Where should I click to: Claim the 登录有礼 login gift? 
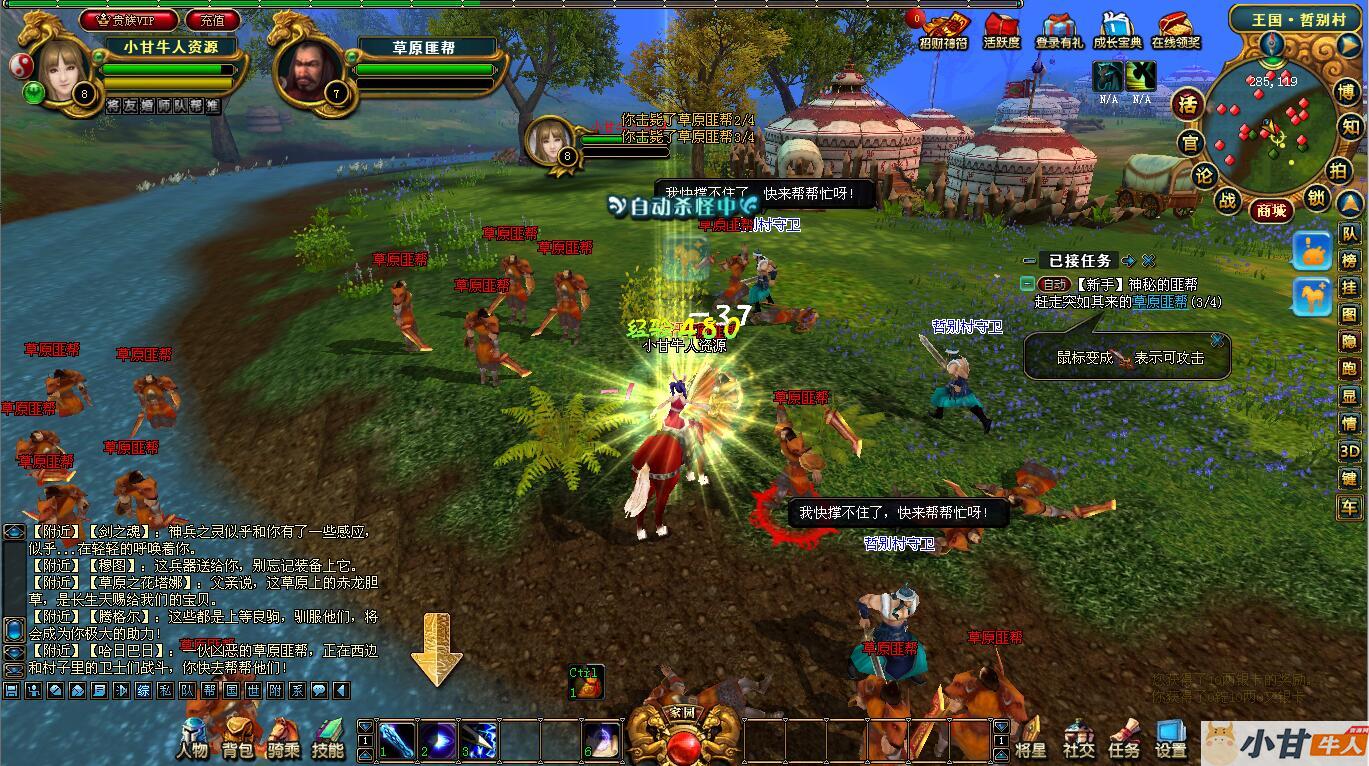pyautogui.click(x=1059, y=30)
